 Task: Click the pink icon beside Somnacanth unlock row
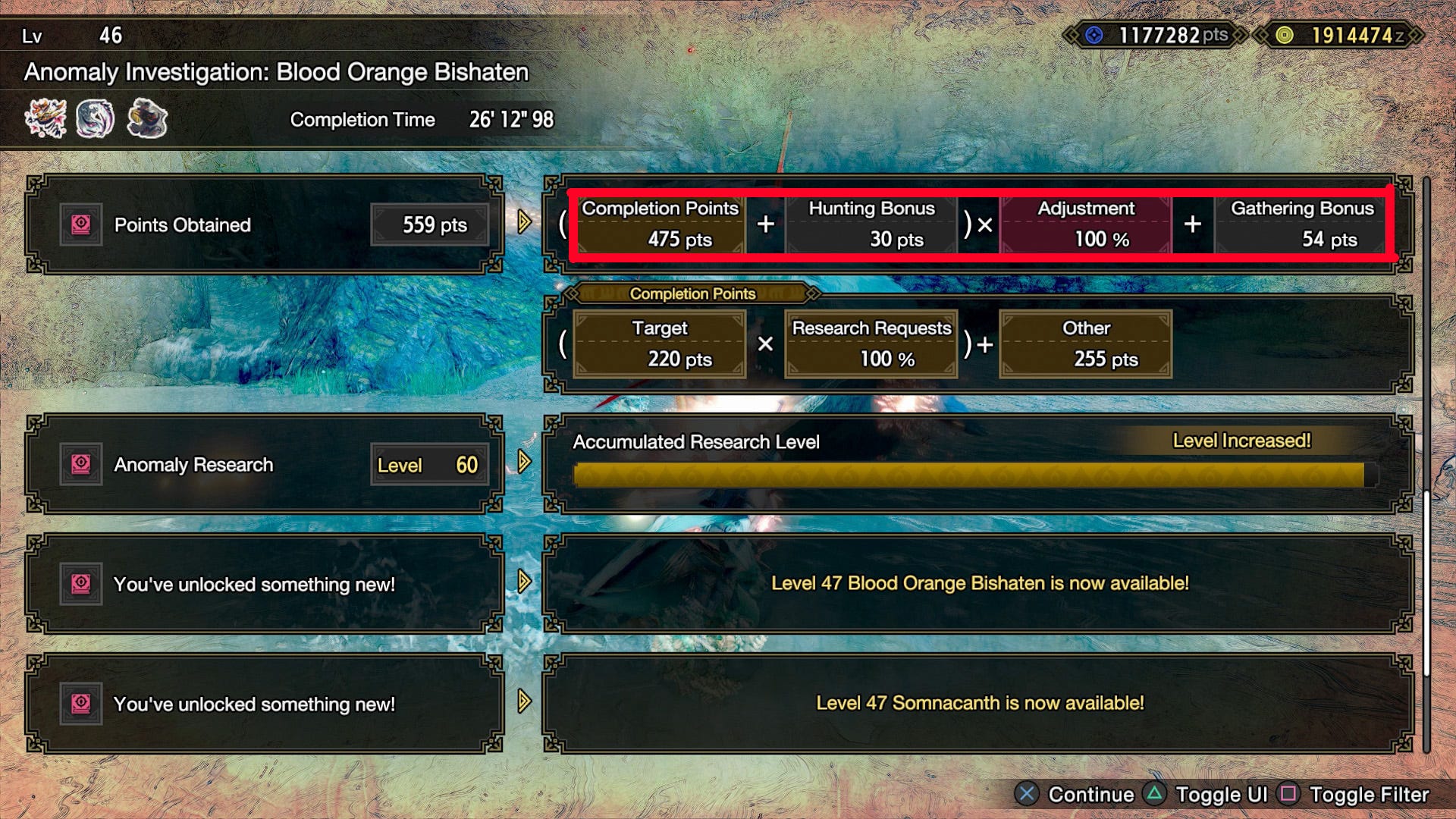81,703
